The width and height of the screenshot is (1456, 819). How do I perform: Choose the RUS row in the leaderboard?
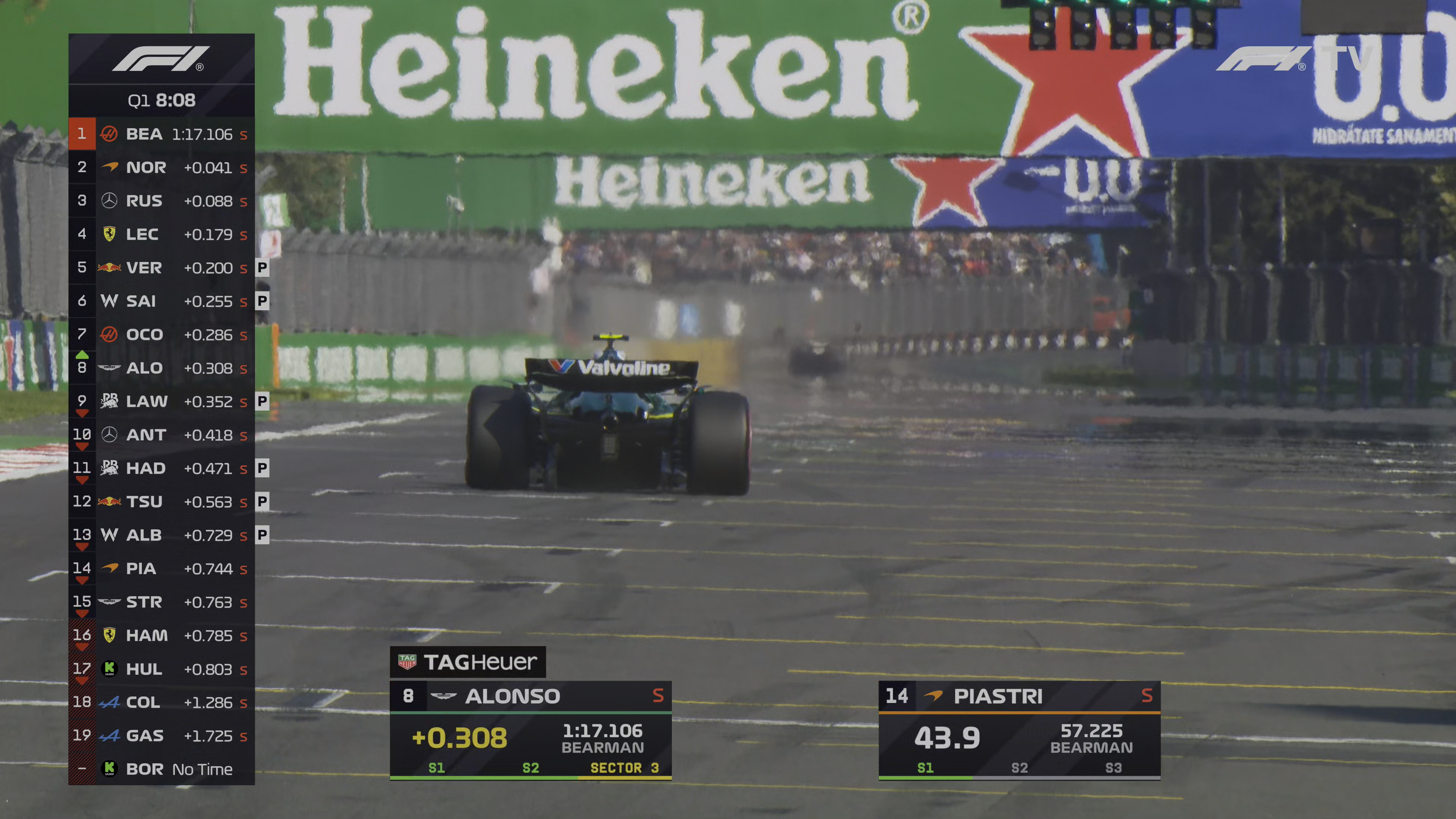click(162, 201)
